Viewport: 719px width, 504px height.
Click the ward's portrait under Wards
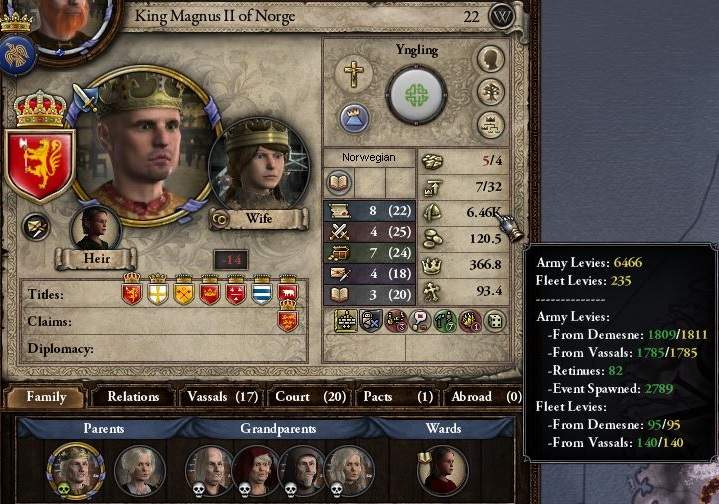pyautogui.click(x=442, y=469)
